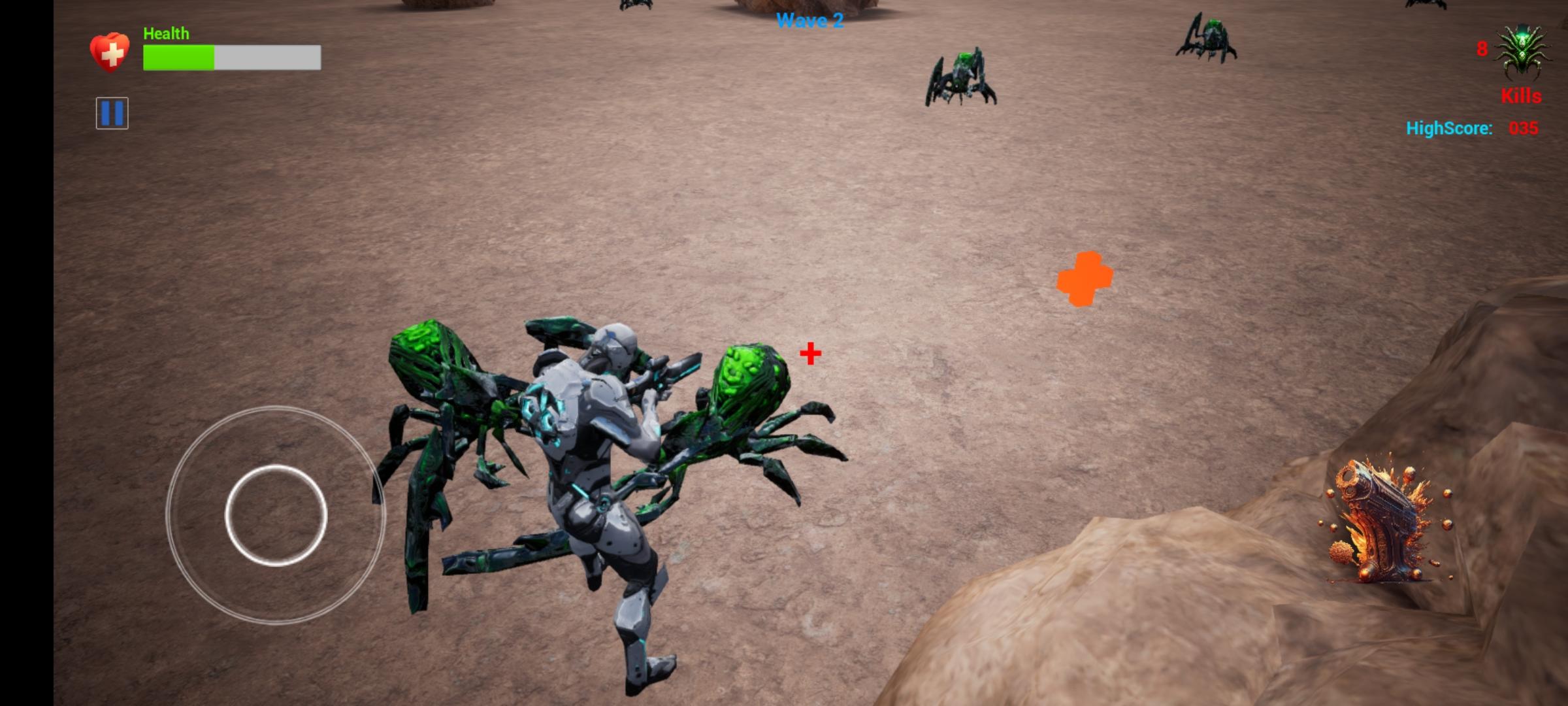Tap the red crosshair aim marker
The height and width of the screenshot is (706, 1568).
809,354
